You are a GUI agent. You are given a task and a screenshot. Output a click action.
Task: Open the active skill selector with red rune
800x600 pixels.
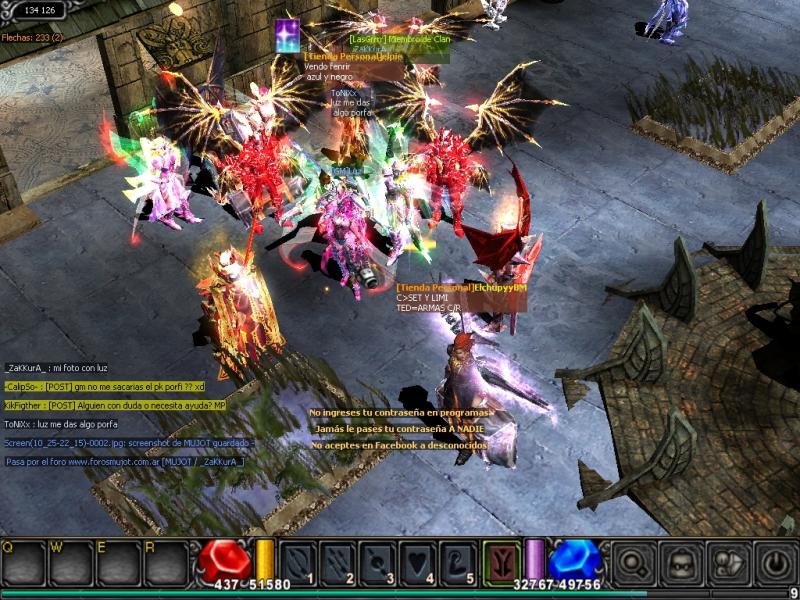click(x=502, y=561)
